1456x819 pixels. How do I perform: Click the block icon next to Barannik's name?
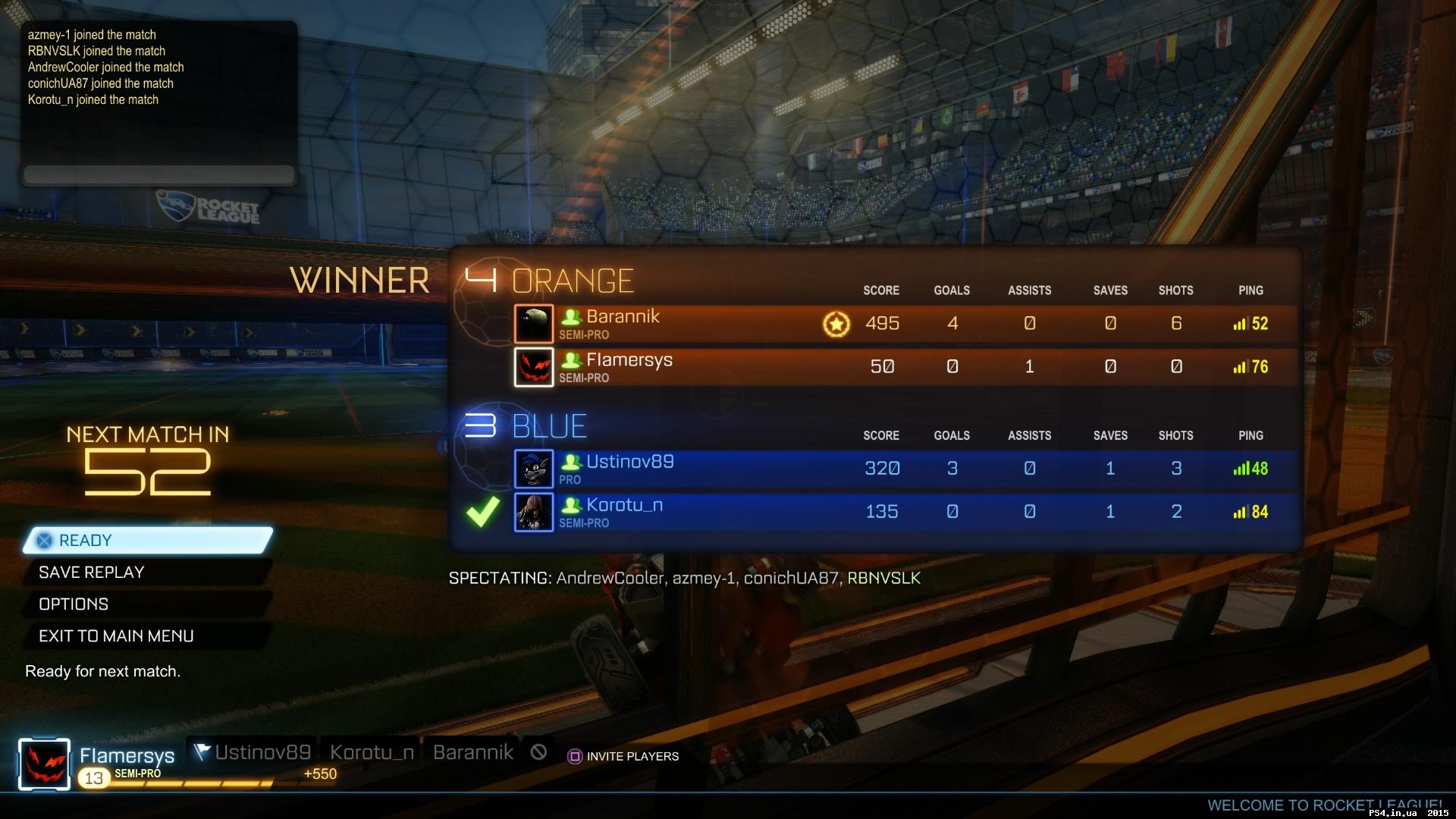[x=538, y=752]
